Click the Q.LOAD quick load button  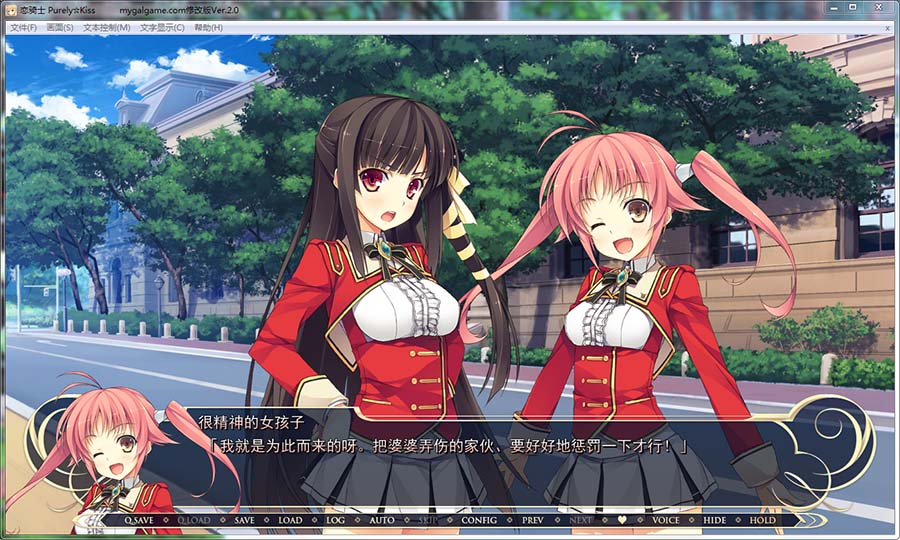coord(194,520)
